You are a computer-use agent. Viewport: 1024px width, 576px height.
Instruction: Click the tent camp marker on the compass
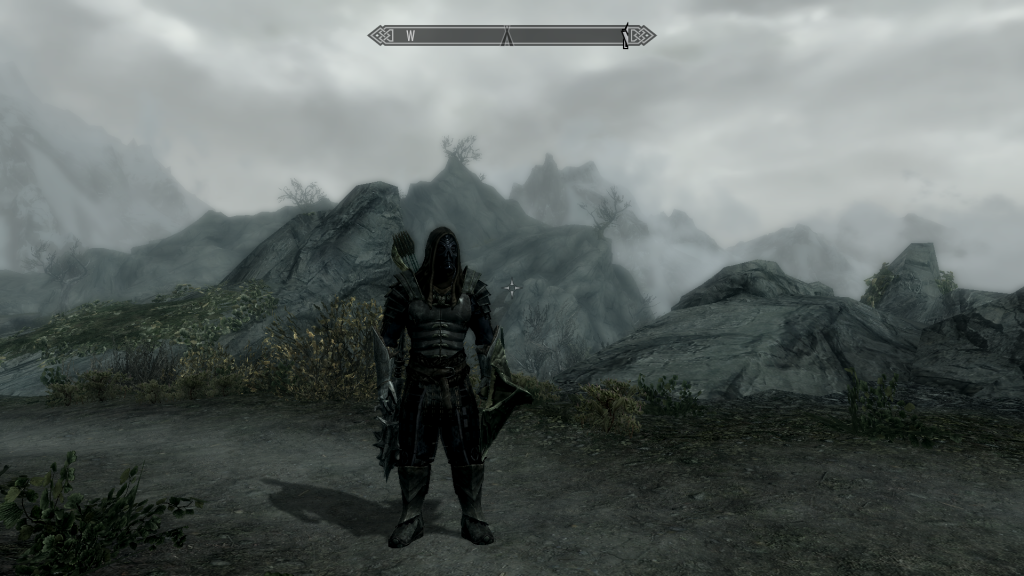tap(507, 36)
